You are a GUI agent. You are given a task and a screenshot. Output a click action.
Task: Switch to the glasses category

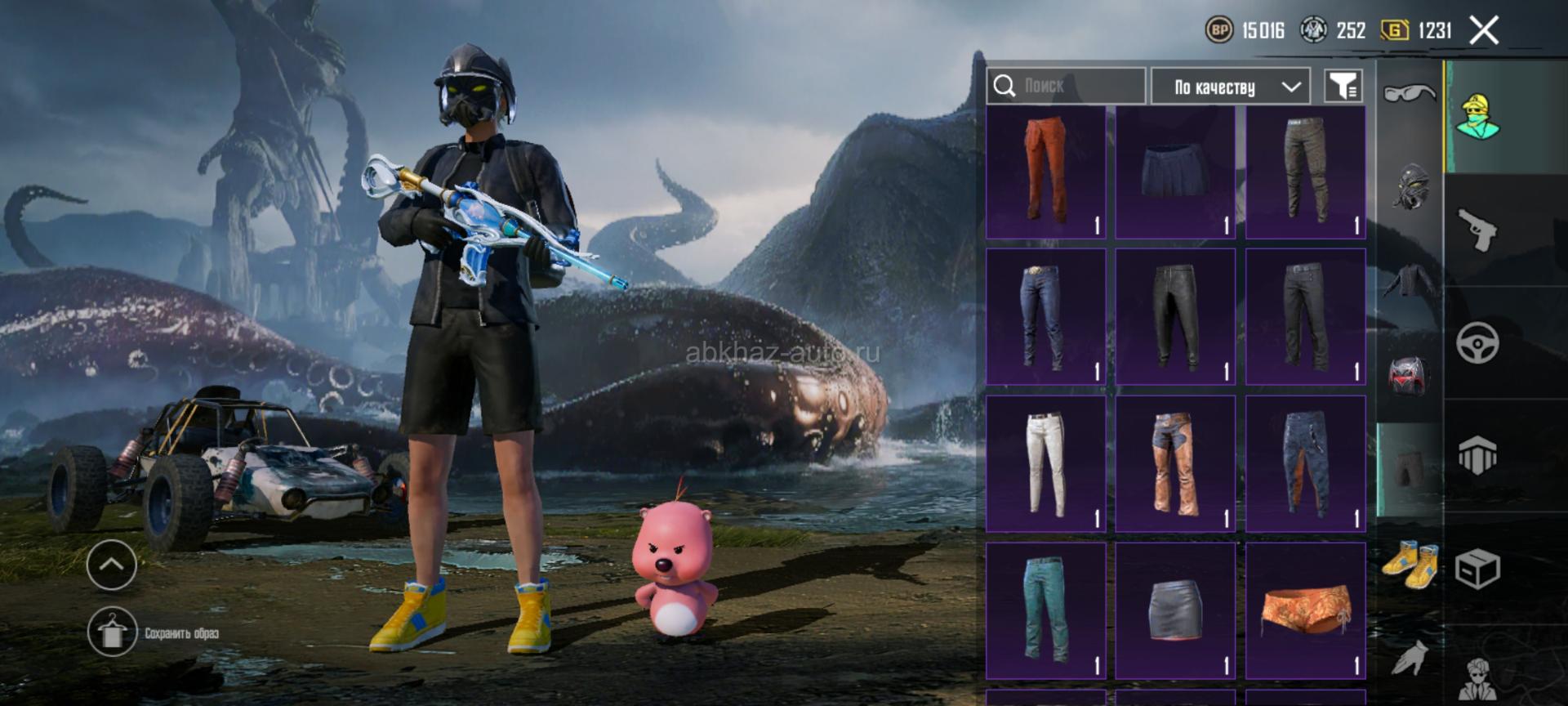[1410, 93]
